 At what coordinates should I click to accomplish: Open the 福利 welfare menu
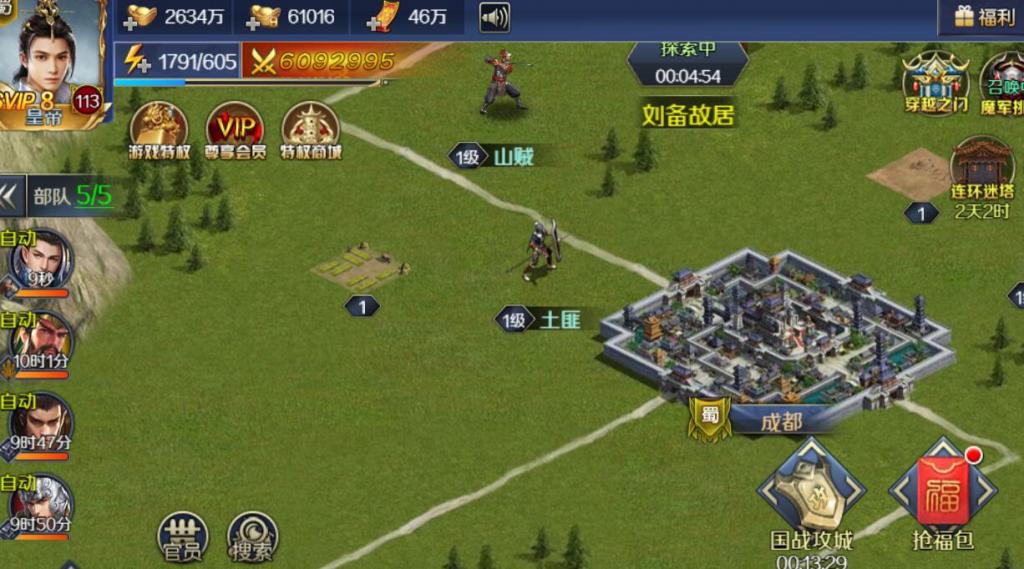pyautogui.click(x=984, y=17)
